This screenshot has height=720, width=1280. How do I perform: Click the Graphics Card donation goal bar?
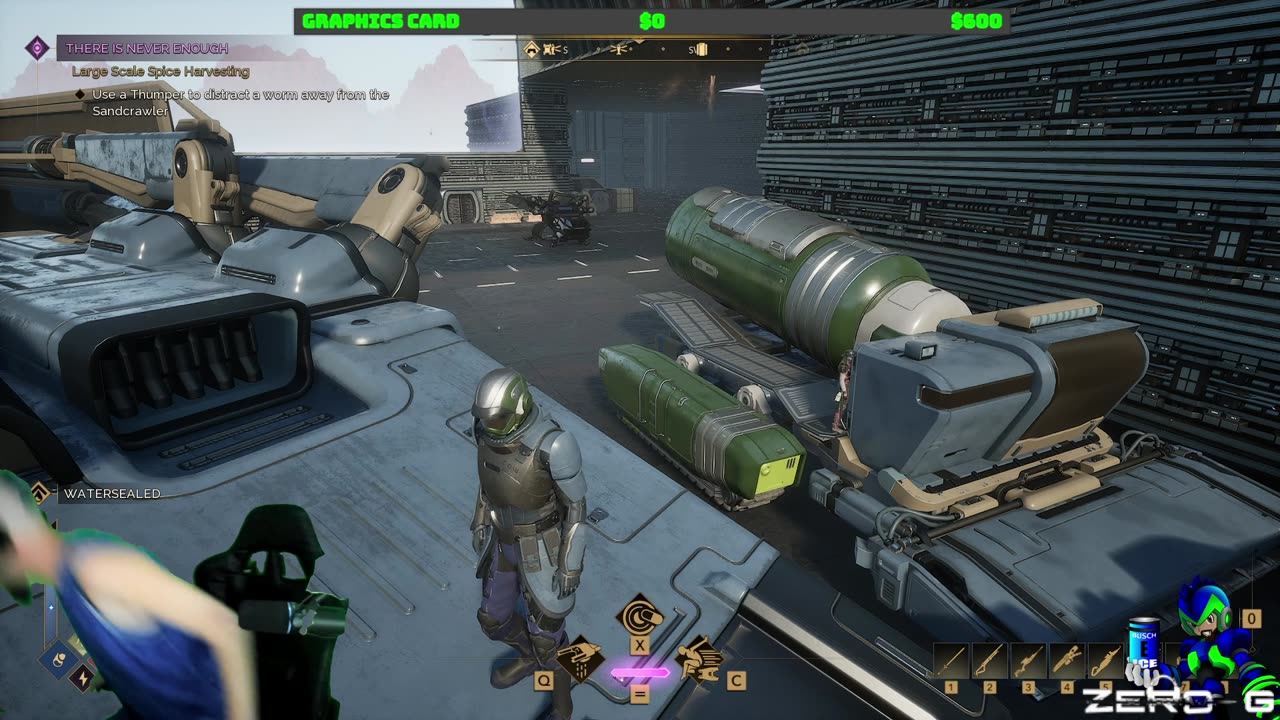pos(651,21)
